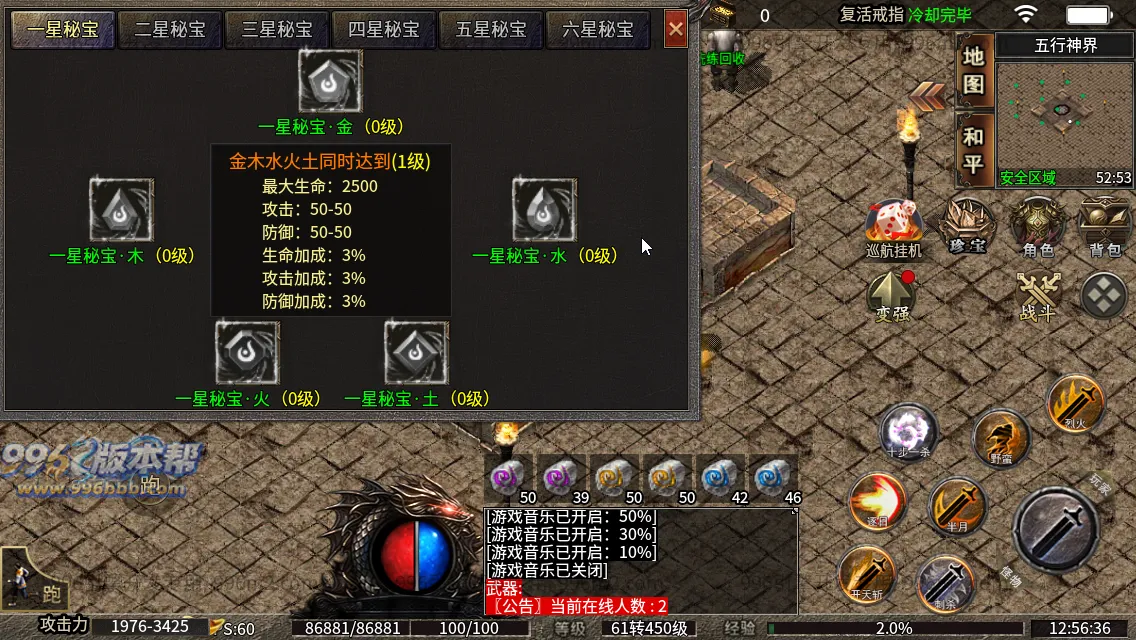The height and width of the screenshot is (640, 1136).
Task: Switch to the 二星秘宝 tab
Action: pyautogui.click(x=170, y=30)
